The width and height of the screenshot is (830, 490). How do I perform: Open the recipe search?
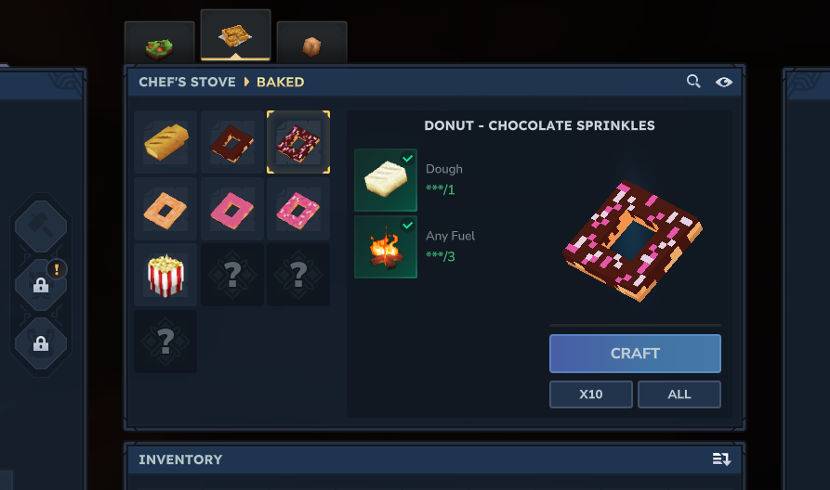[693, 82]
